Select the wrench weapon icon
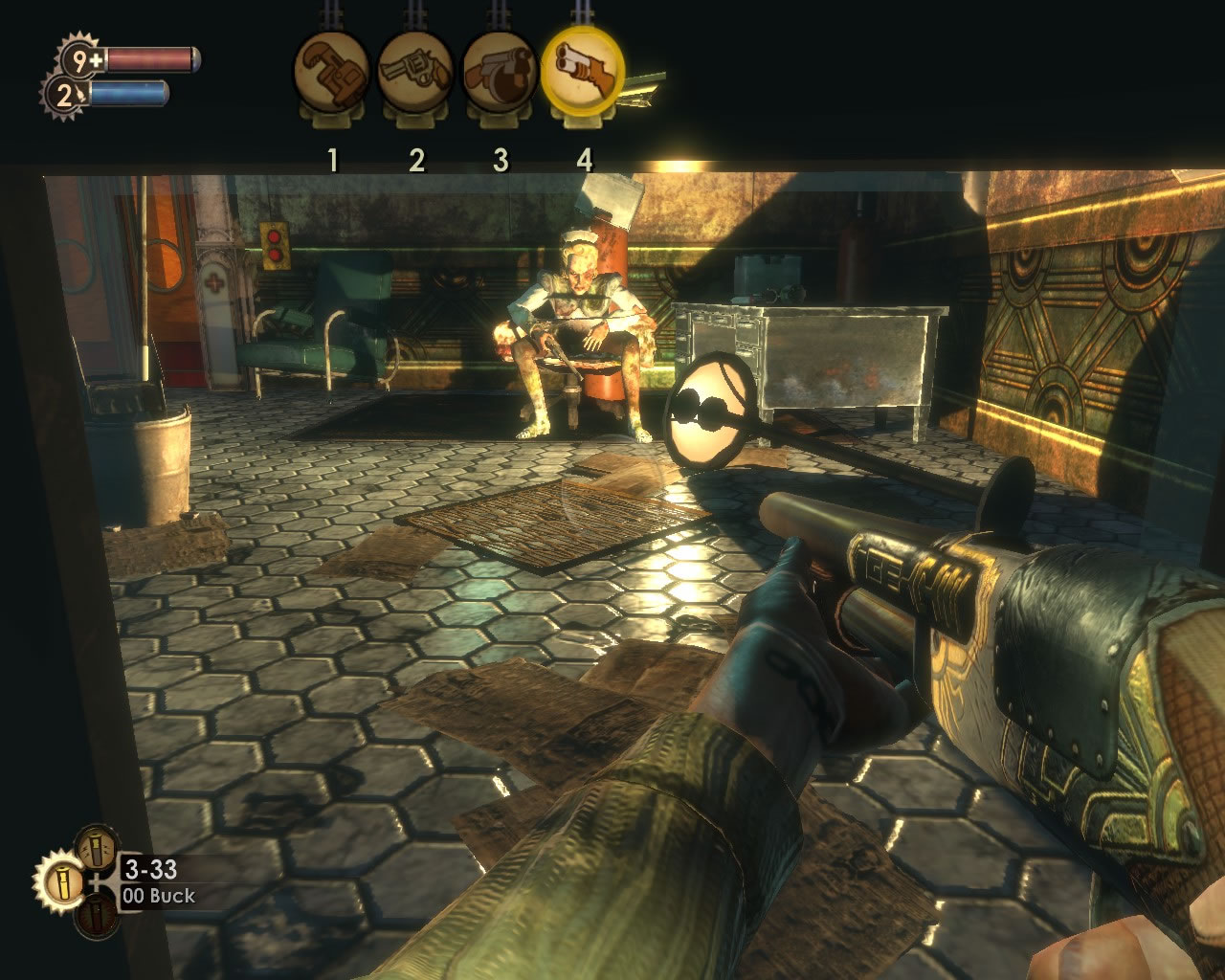 331,72
